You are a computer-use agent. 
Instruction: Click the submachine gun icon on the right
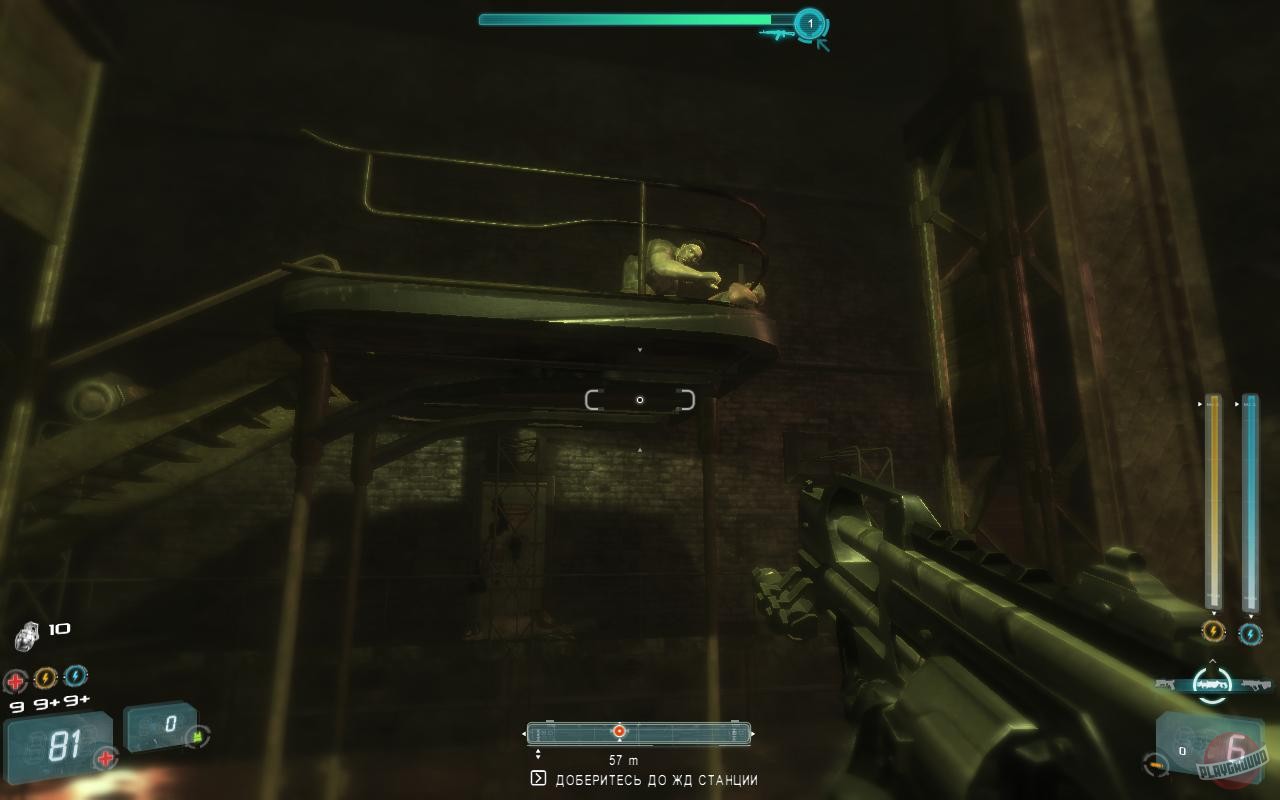(1258, 683)
